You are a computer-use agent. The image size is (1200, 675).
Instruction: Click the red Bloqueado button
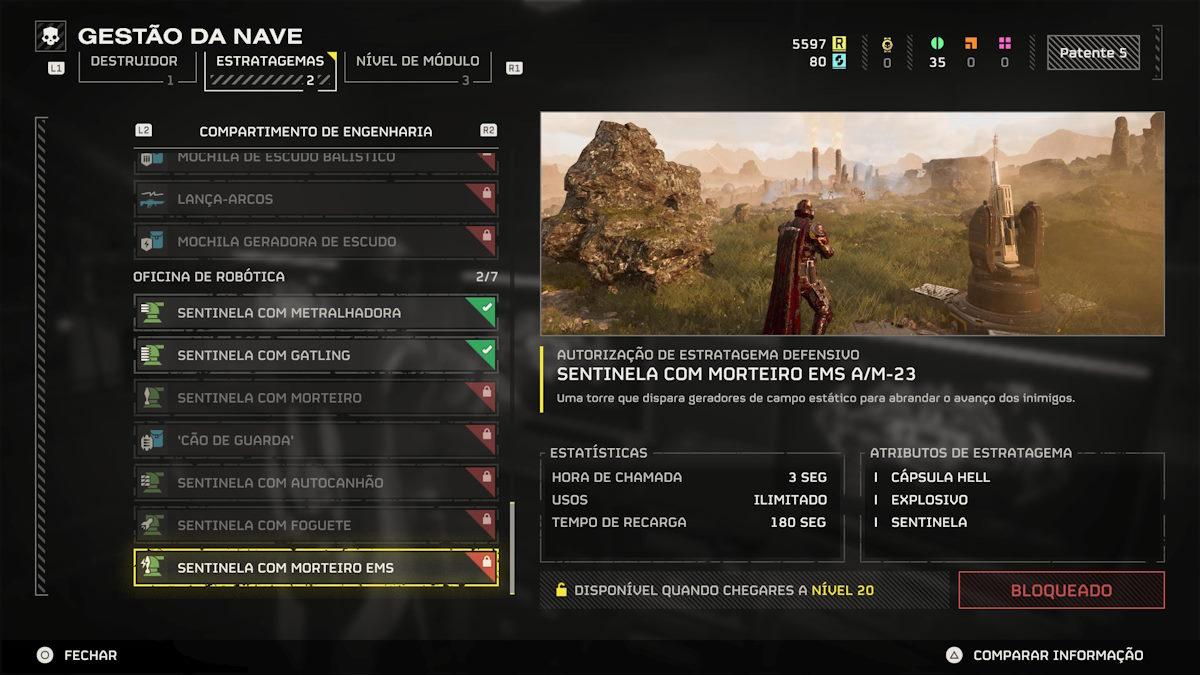(1061, 590)
